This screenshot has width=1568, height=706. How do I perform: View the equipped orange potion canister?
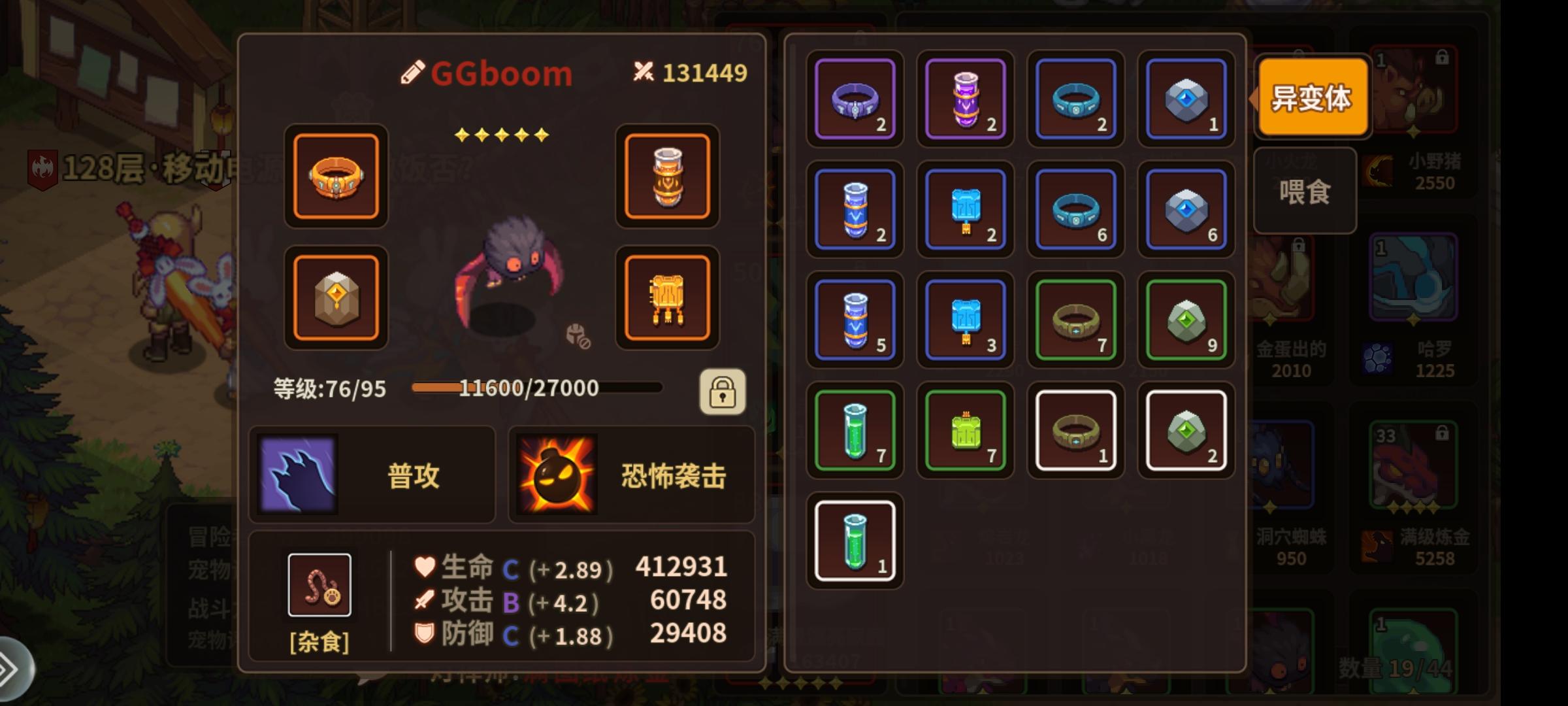point(667,177)
